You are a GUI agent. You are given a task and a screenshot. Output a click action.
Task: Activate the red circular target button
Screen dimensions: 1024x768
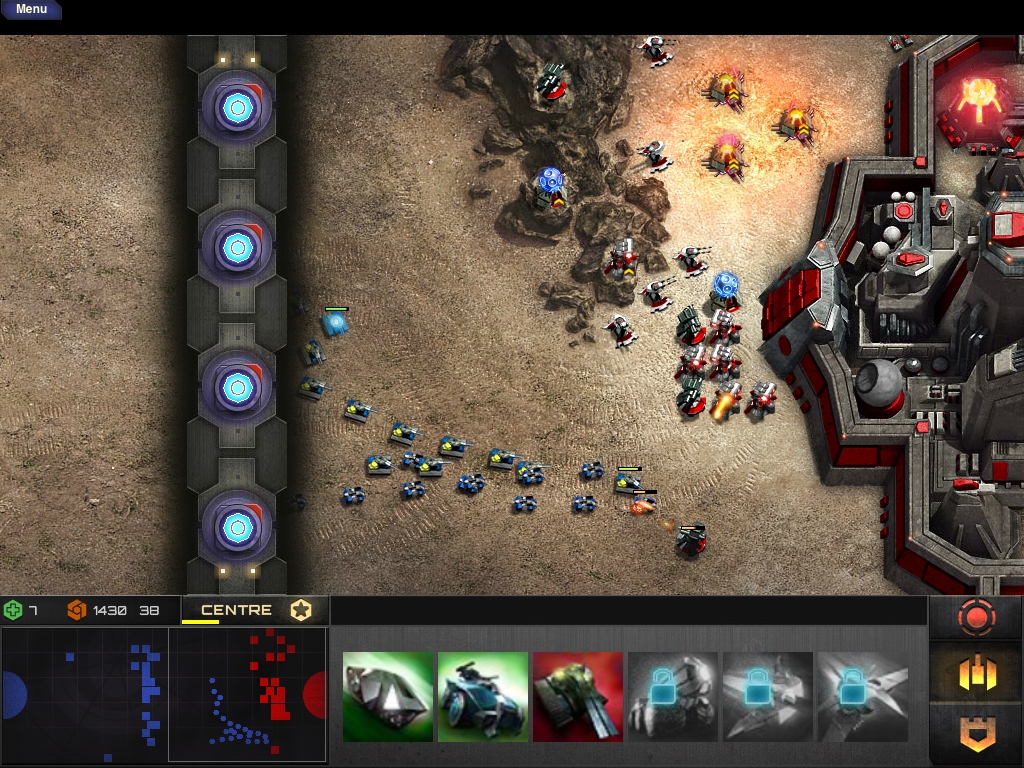(x=976, y=619)
